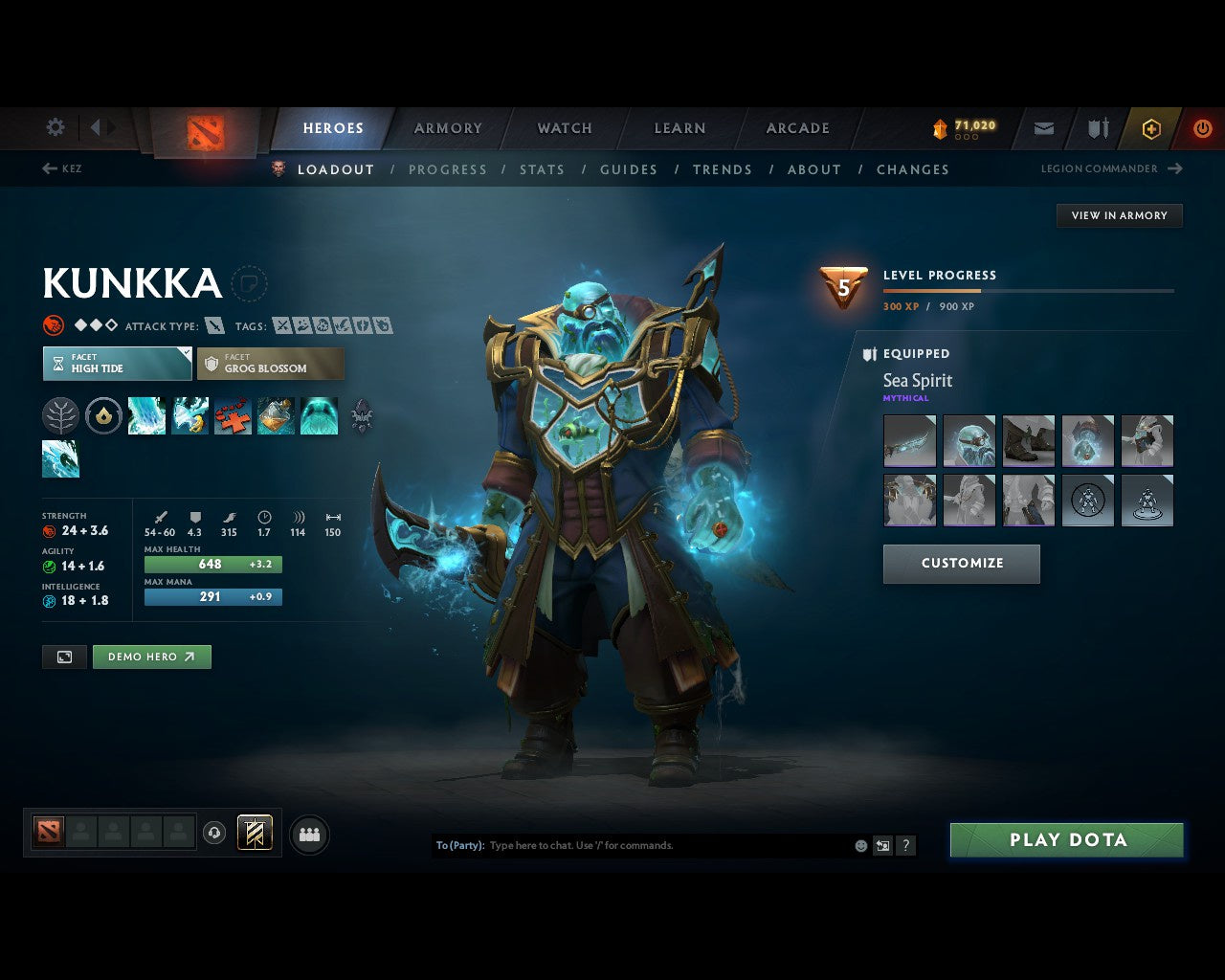Click the settings gear icon

pyautogui.click(x=55, y=127)
